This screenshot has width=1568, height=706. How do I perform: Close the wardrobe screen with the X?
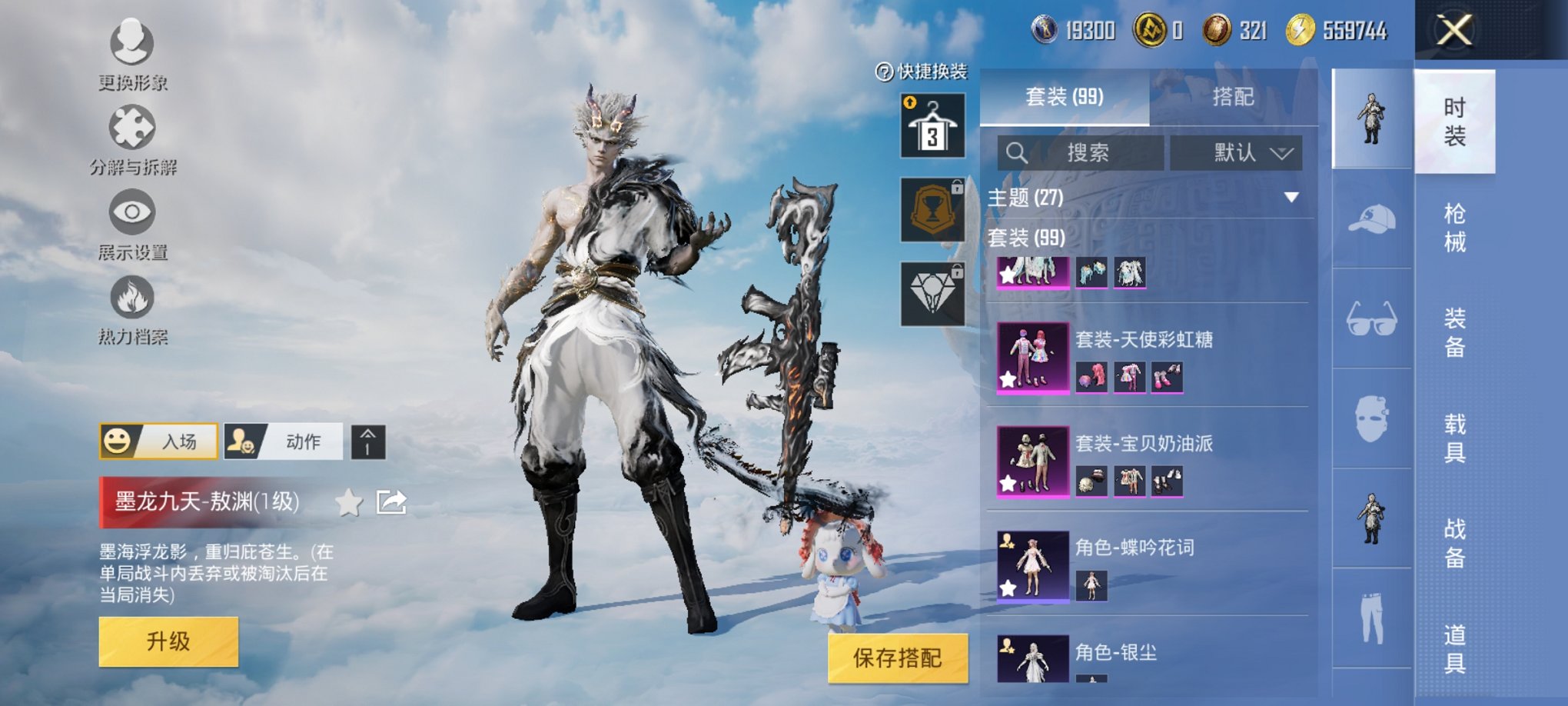click(1454, 31)
